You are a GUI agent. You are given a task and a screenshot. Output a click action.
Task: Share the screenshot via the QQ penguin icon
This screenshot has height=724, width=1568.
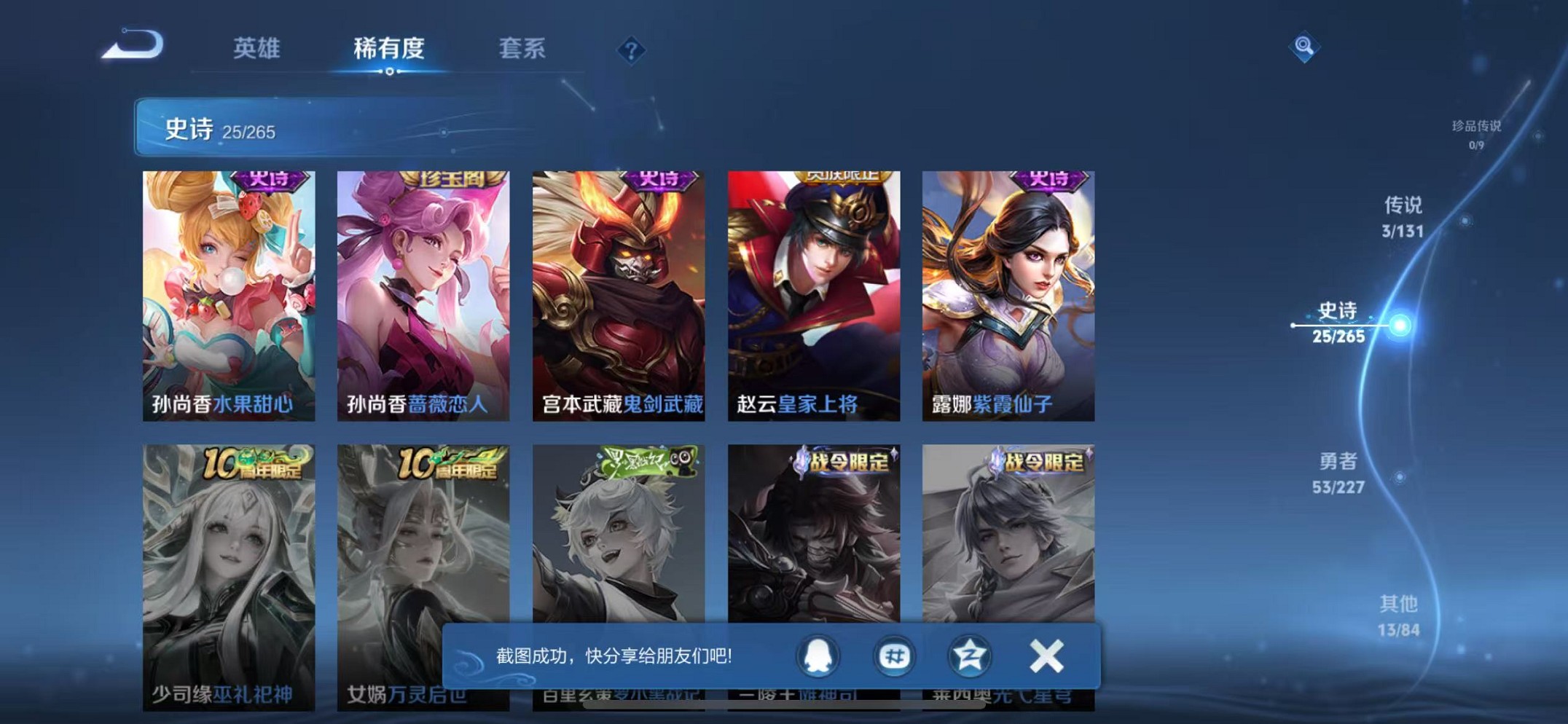pyautogui.click(x=817, y=656)
